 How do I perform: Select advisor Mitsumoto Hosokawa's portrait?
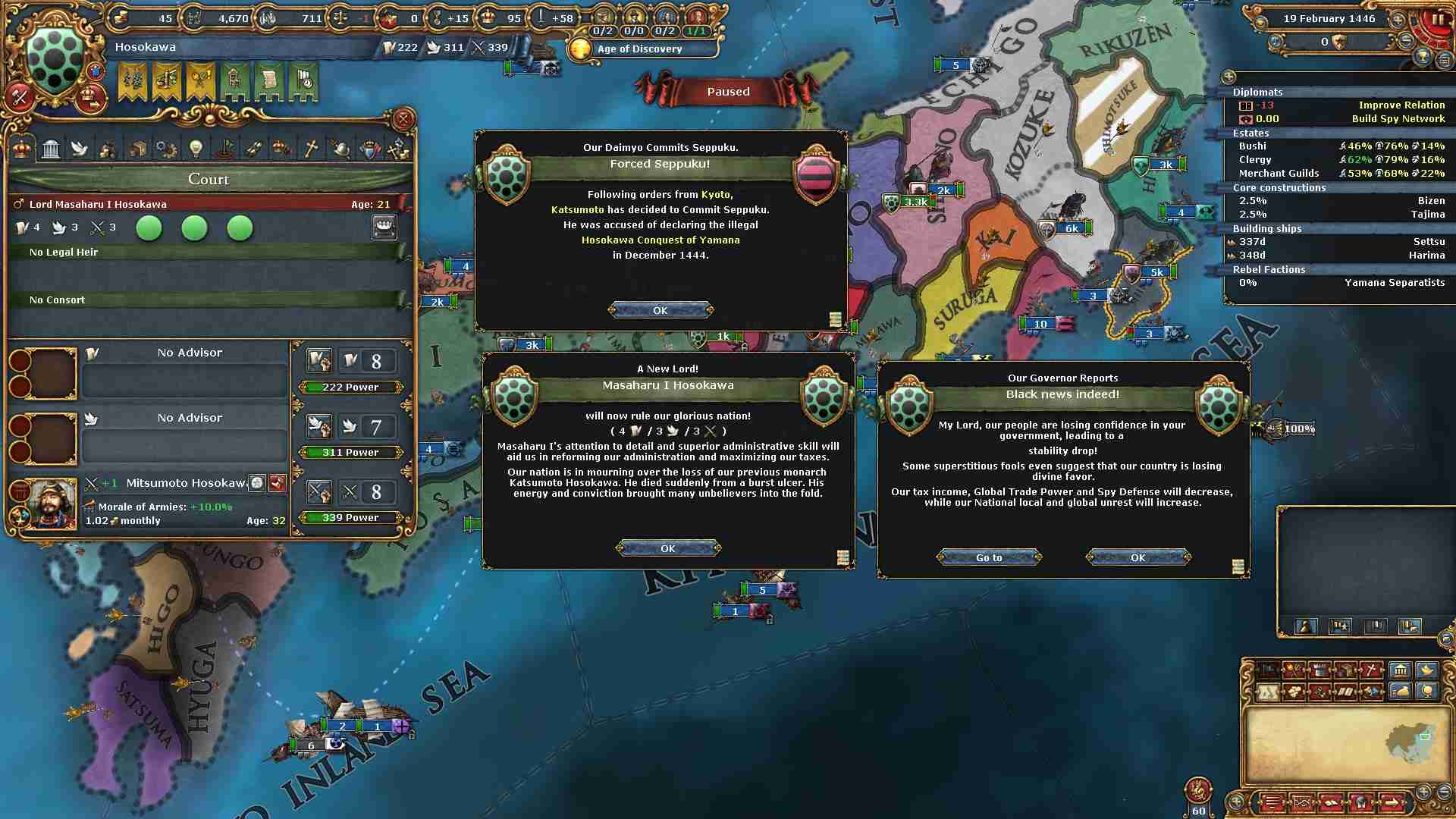tap(52, 503)
